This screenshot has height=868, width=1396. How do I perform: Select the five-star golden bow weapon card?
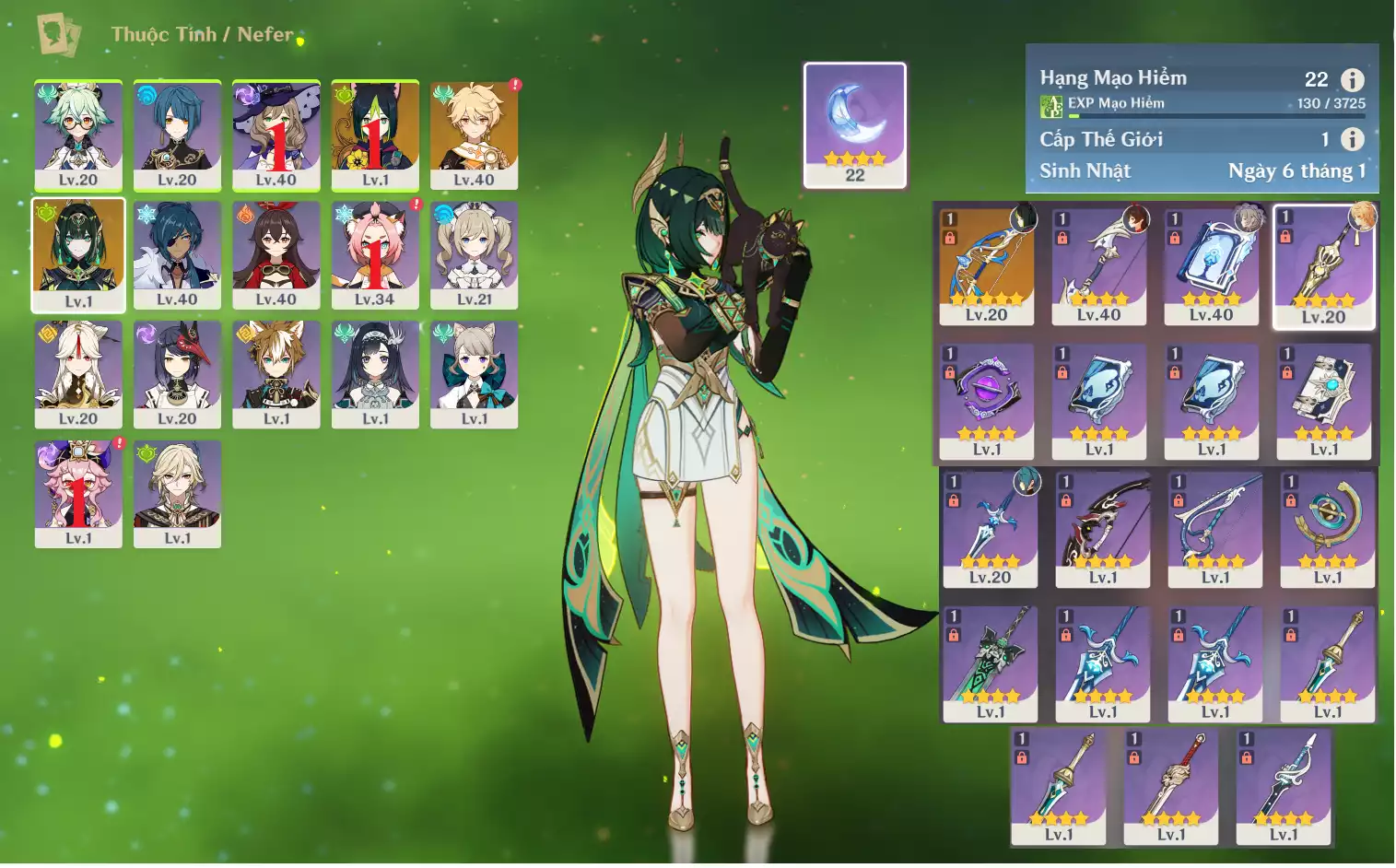click(x=987, y=266)
